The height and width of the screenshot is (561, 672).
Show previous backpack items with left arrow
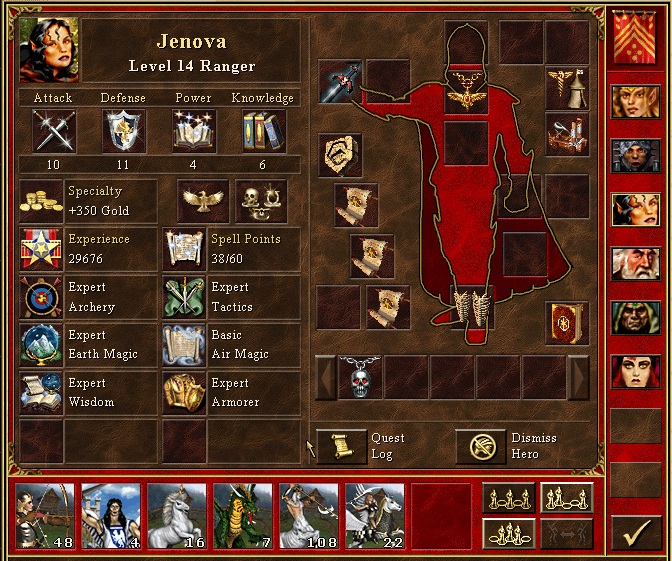(x=326, y=377)
